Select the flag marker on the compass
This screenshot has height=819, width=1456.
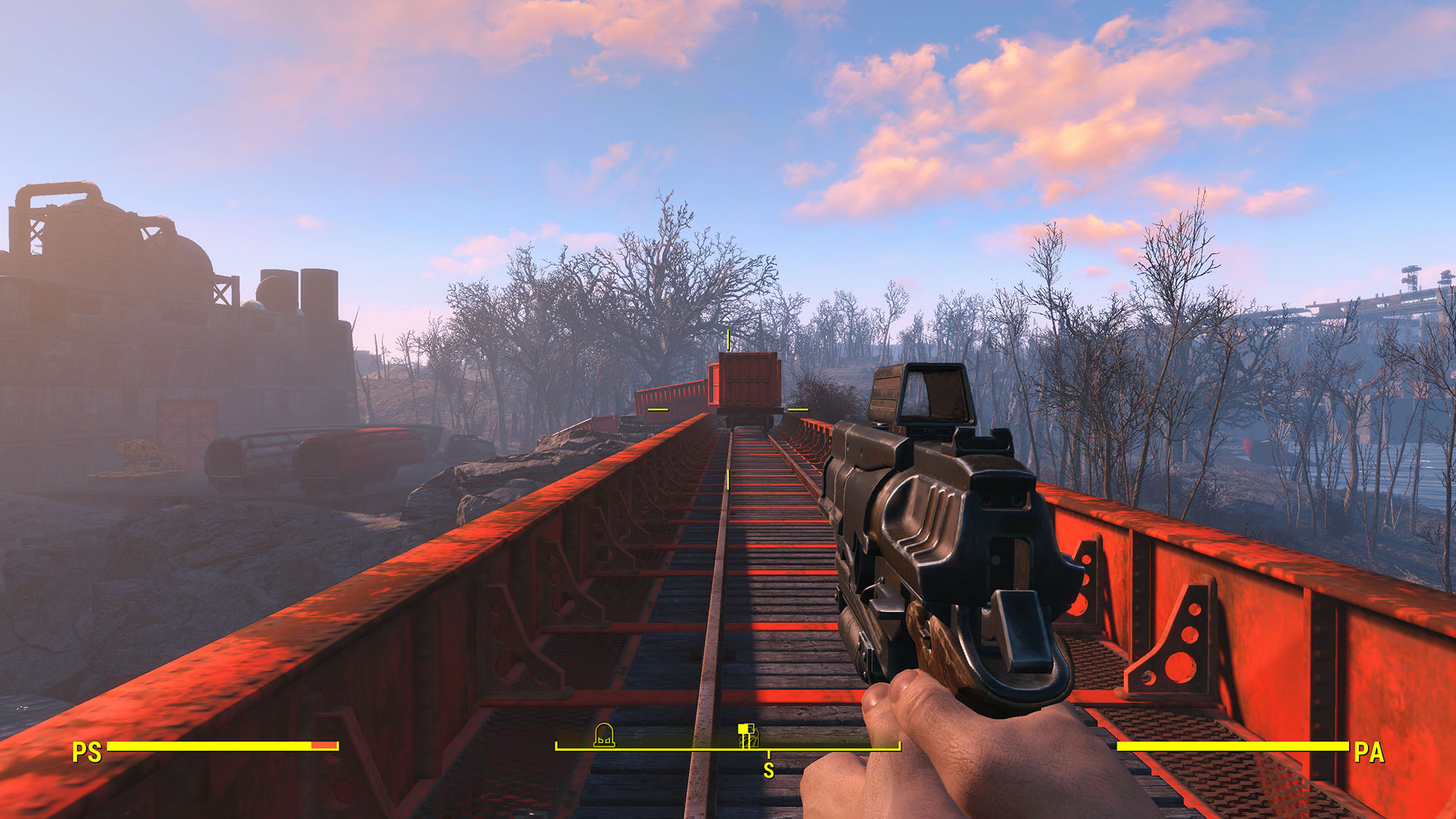748,735
